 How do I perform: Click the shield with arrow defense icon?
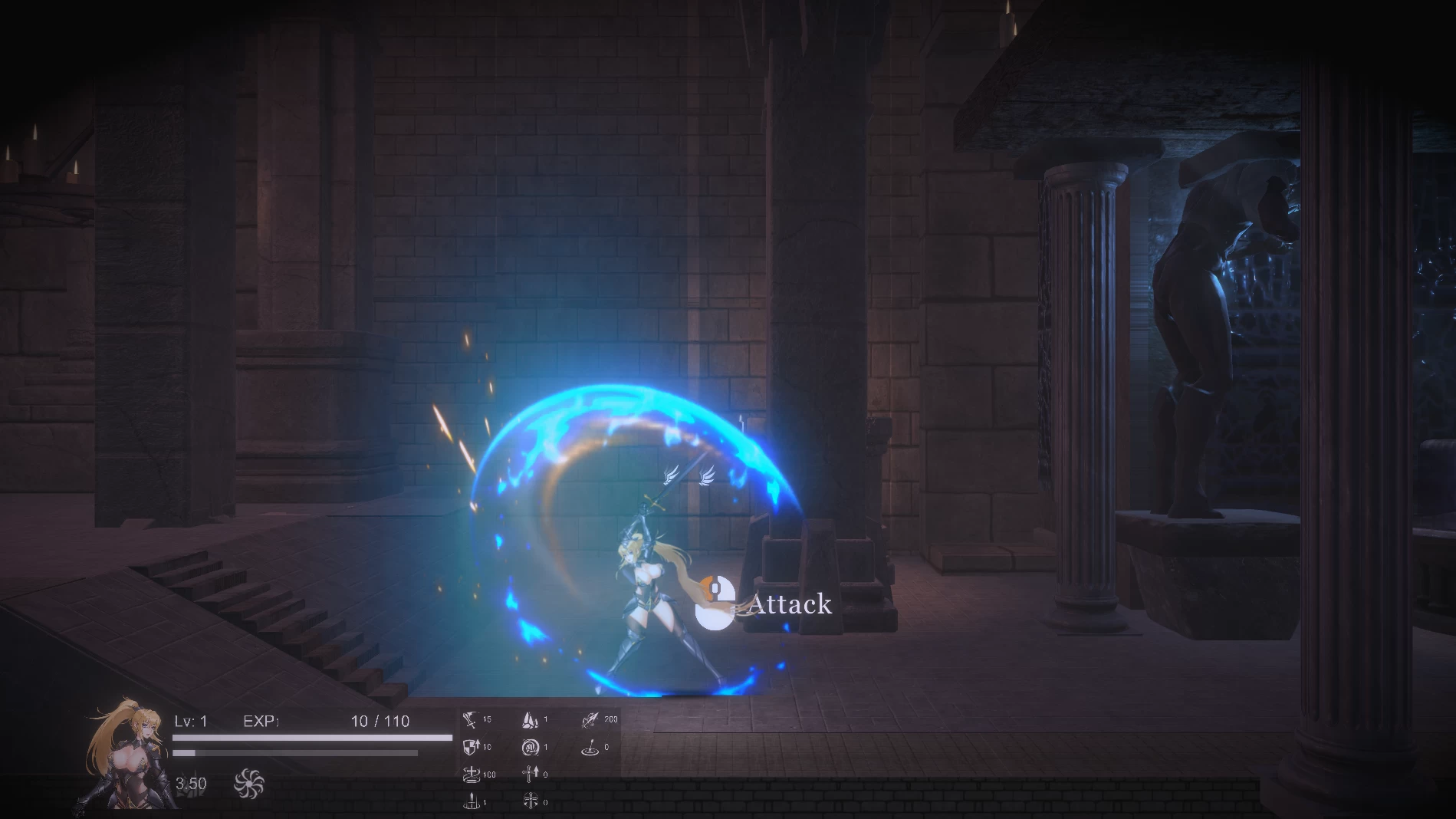[x=471, y=747]
